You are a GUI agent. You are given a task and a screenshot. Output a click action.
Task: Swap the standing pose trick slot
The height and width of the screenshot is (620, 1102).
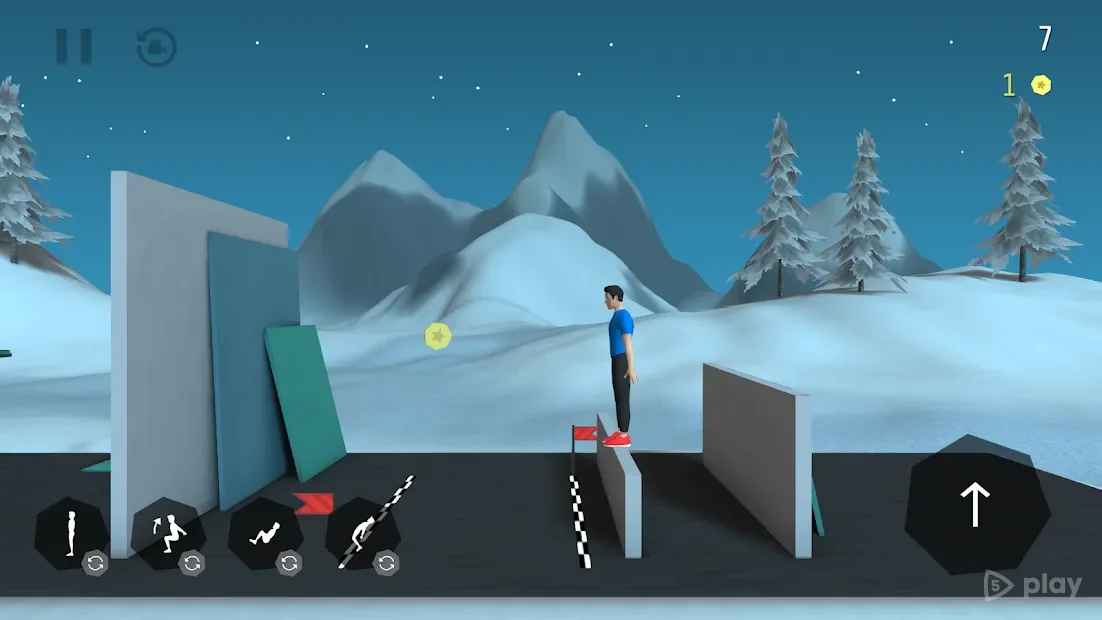pos(95,563)
